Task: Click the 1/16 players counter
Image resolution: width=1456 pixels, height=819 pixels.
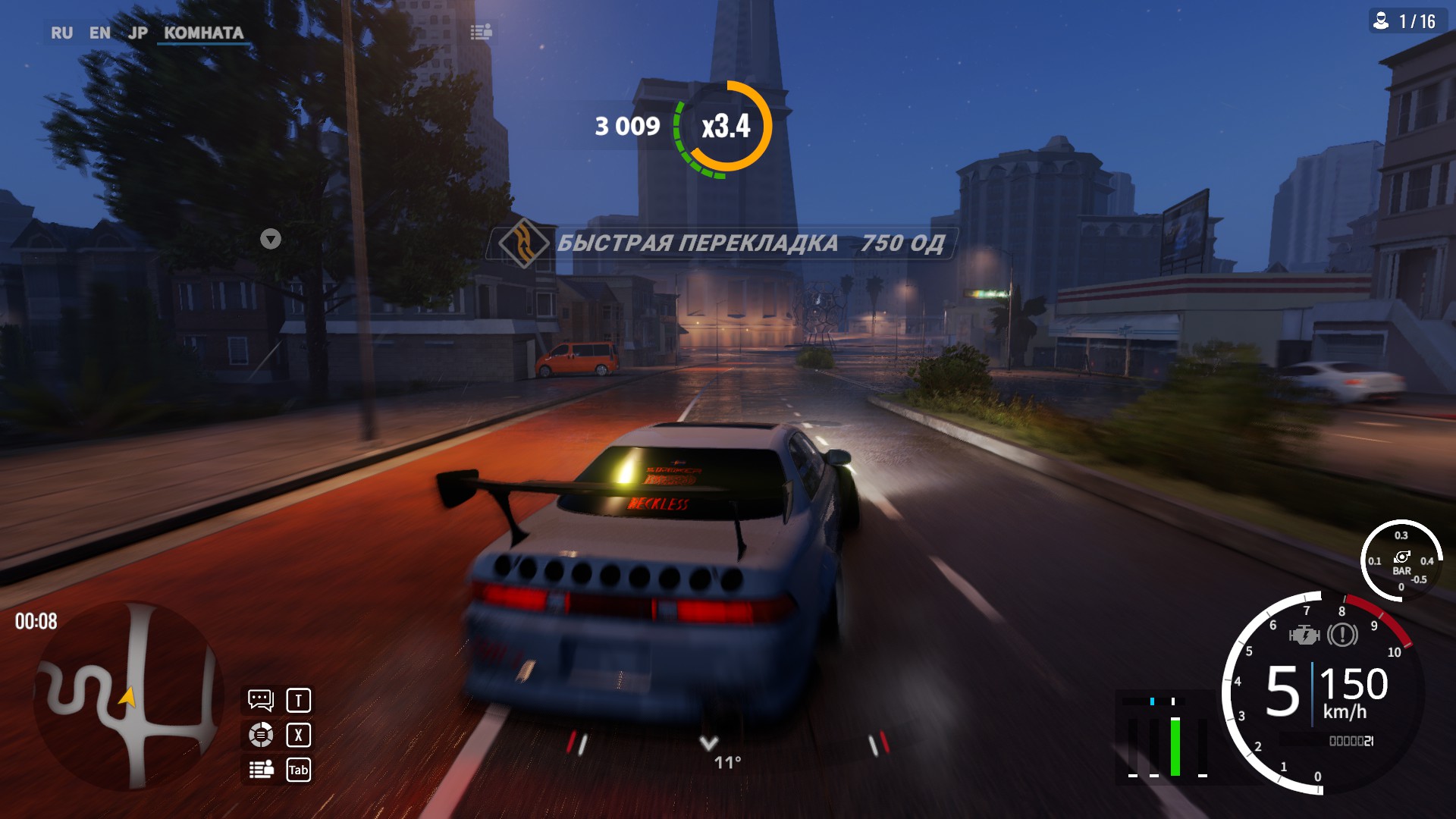Action: coord(1407,21)
